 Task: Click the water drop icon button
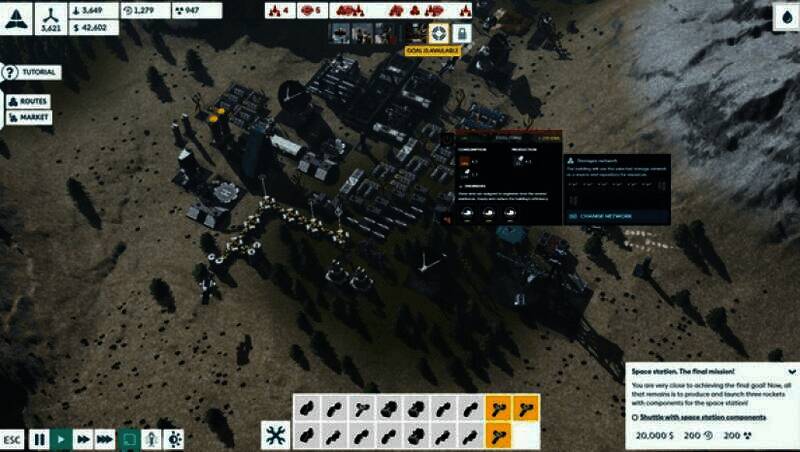(x=783, y=16)
